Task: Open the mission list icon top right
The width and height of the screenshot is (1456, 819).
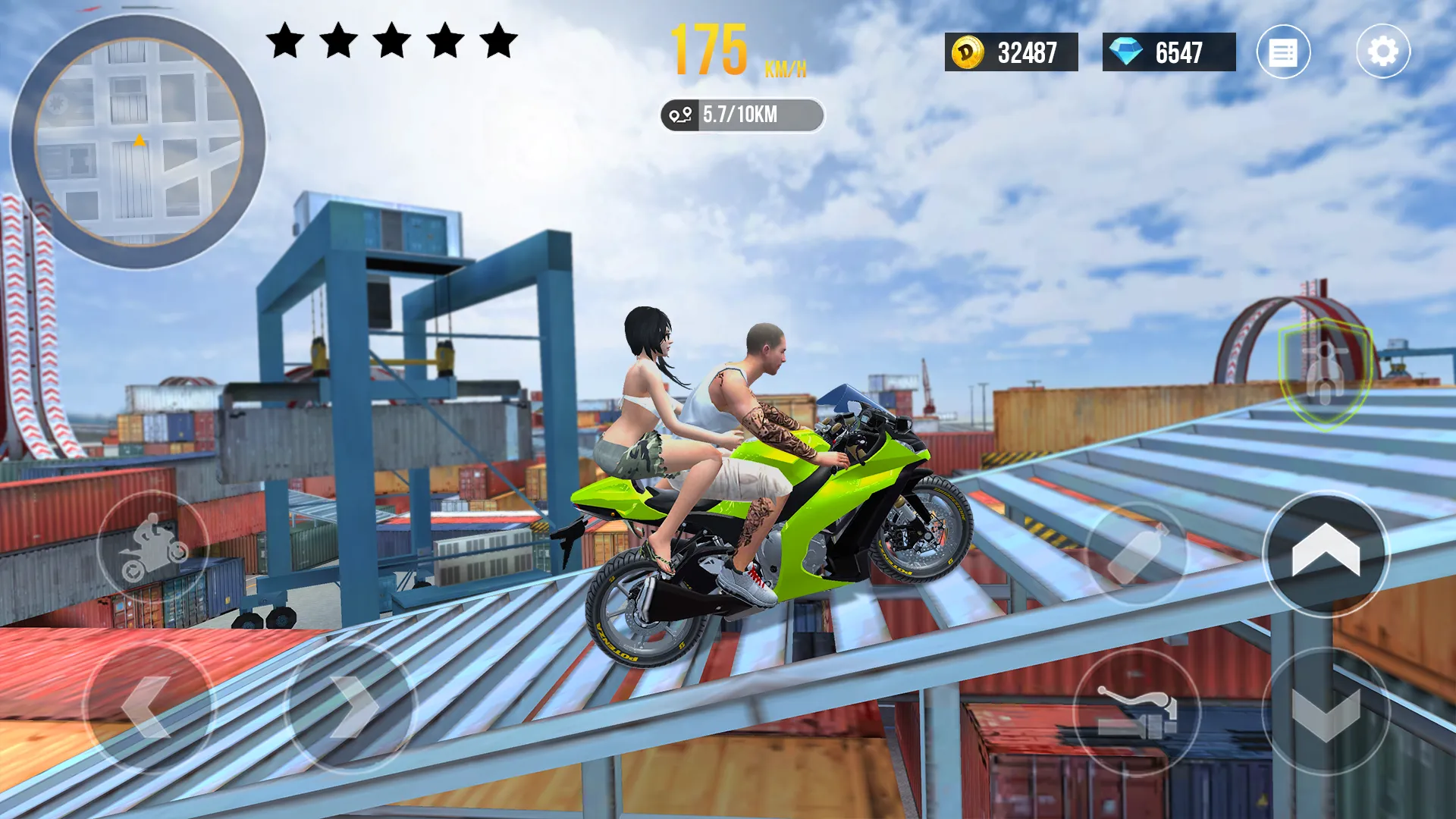Action: (x=1285, y=52)
